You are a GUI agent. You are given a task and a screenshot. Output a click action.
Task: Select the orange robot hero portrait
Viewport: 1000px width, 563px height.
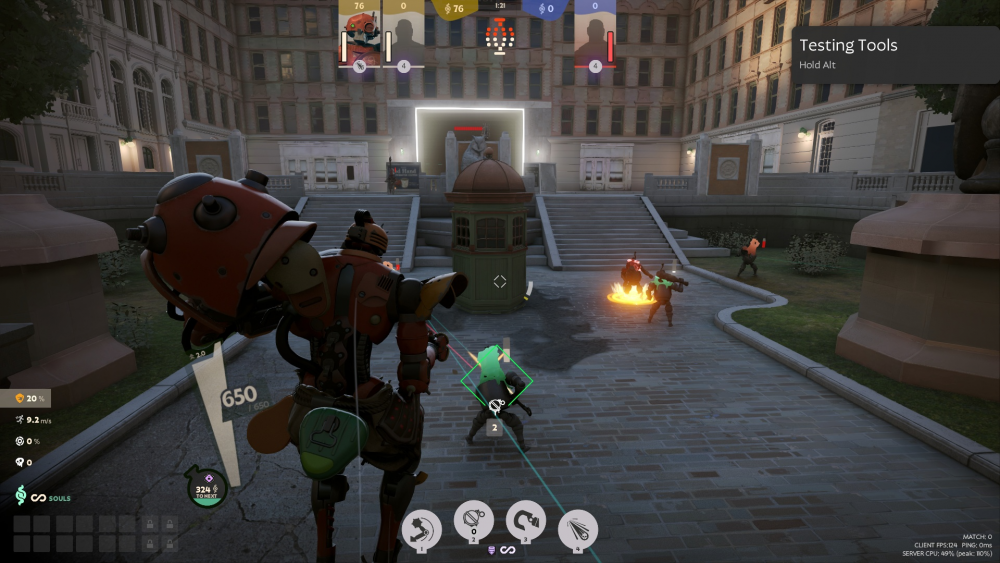click(x=359, y=41)
